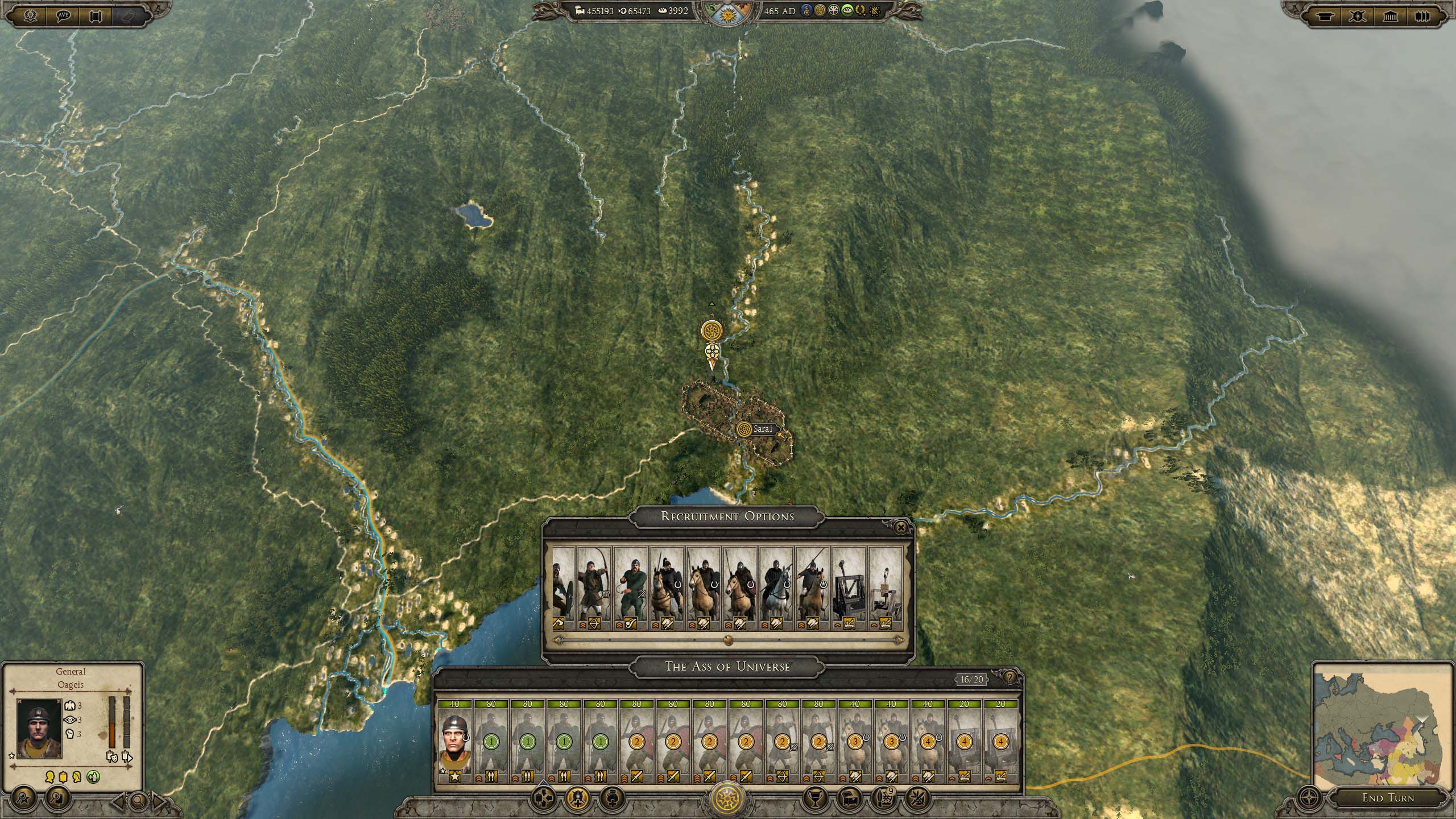The width and height of the screenshot is (1456, 819).
Task: Click the faction emblem button at bottom center
Action: [728, 799]
